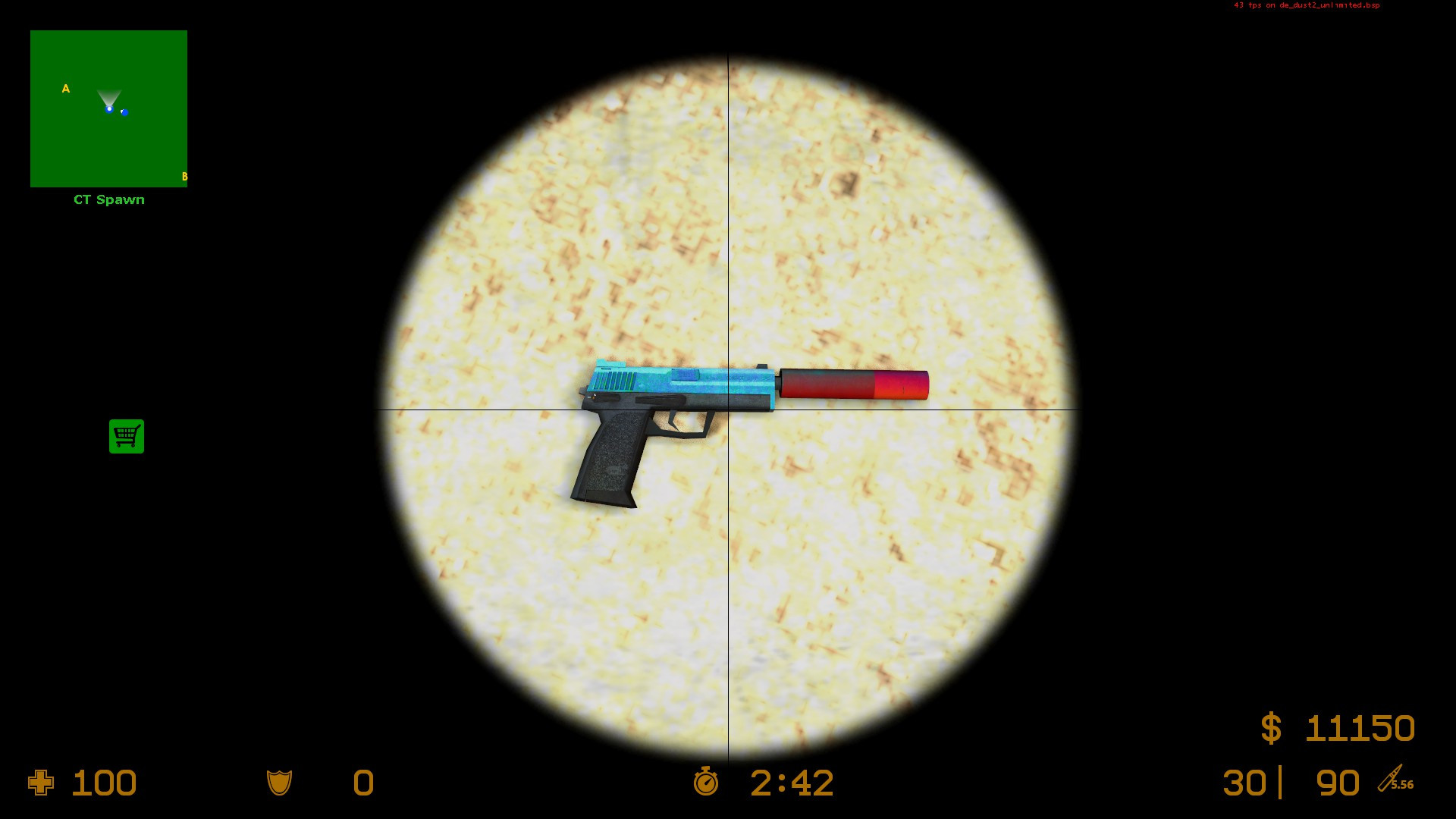The height and width of the screenshot is (819, 1456).
Task: Click the bombsite A marker on the radar
Action: [65, 89]
